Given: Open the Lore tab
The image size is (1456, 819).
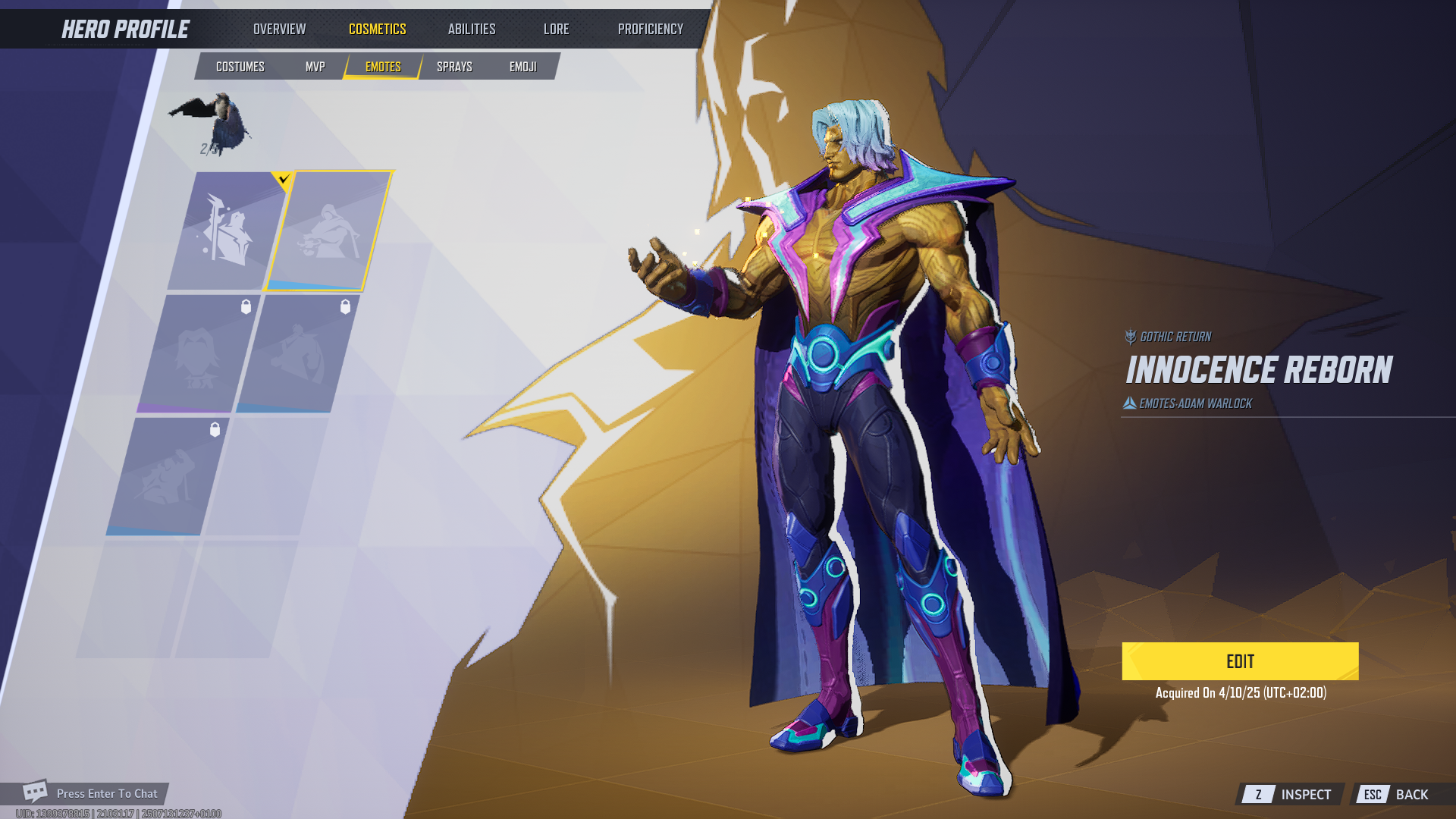Looking at the screenshot, I should click(x=556, y=29).
